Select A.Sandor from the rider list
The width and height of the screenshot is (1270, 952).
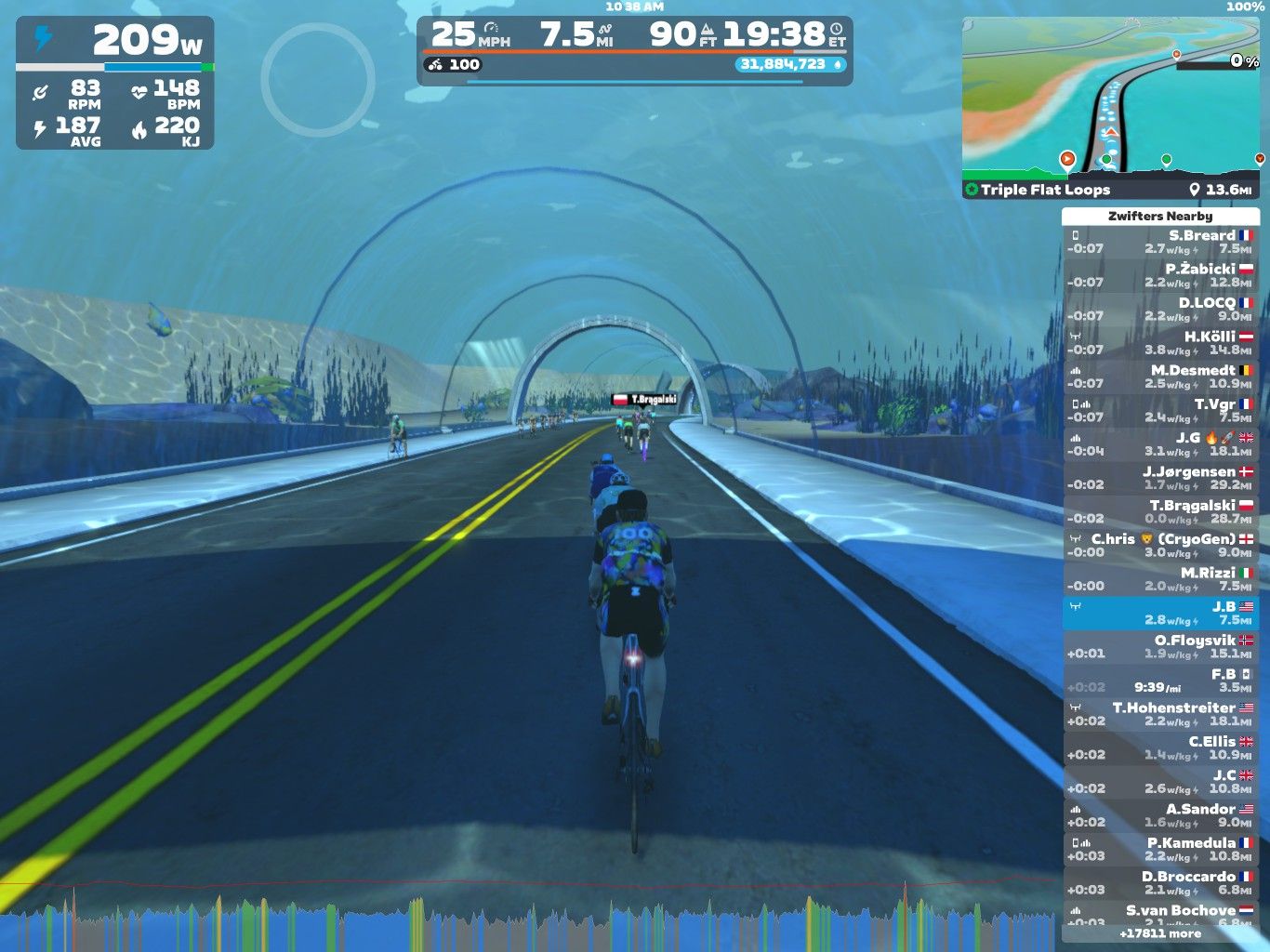pos(1160,815)
